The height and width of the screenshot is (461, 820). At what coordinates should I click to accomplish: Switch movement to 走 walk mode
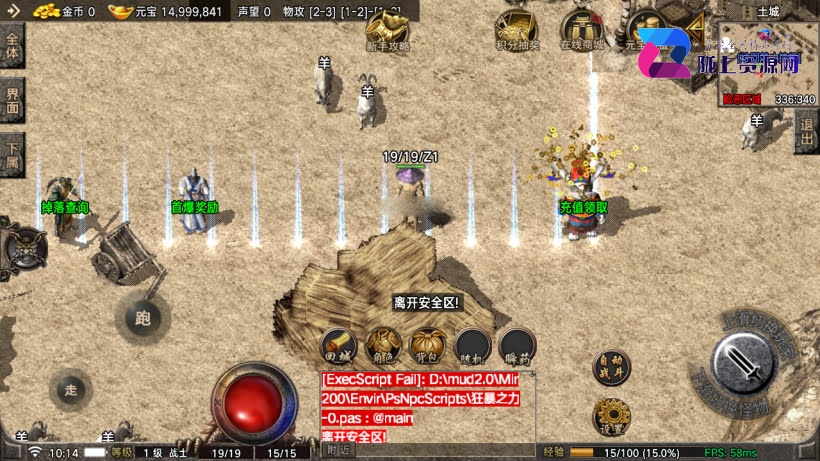[x=70, y=388]
